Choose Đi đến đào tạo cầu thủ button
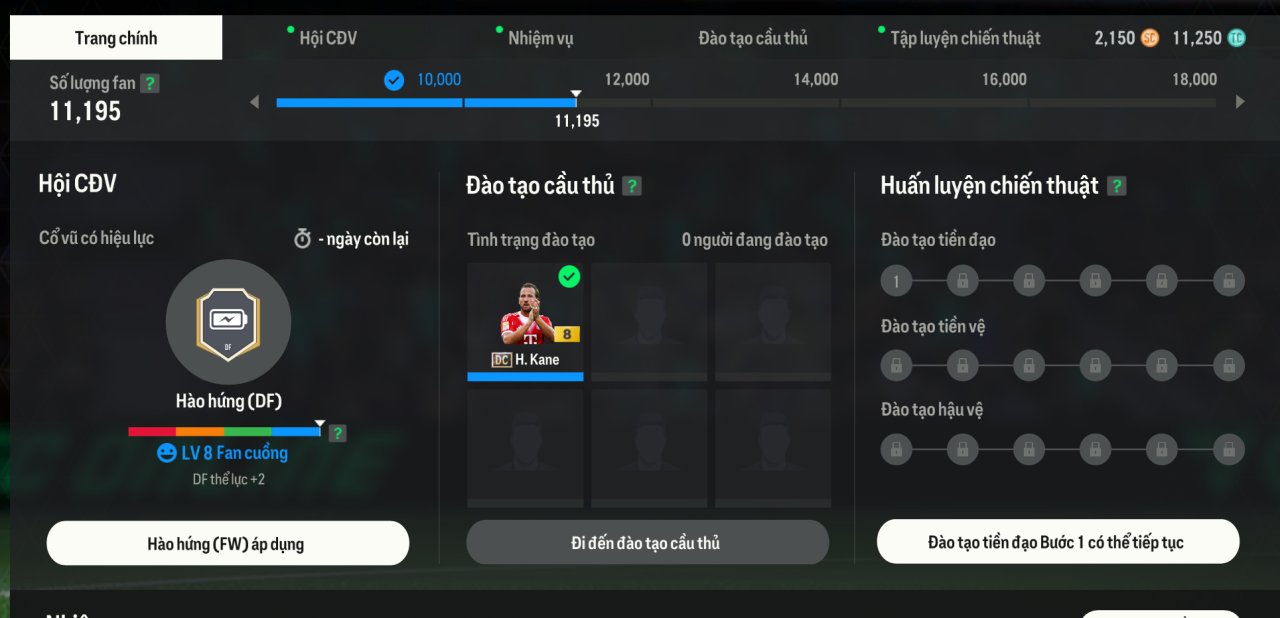The height and width of the screenshot is (618, 1280). tap(647, 543)
